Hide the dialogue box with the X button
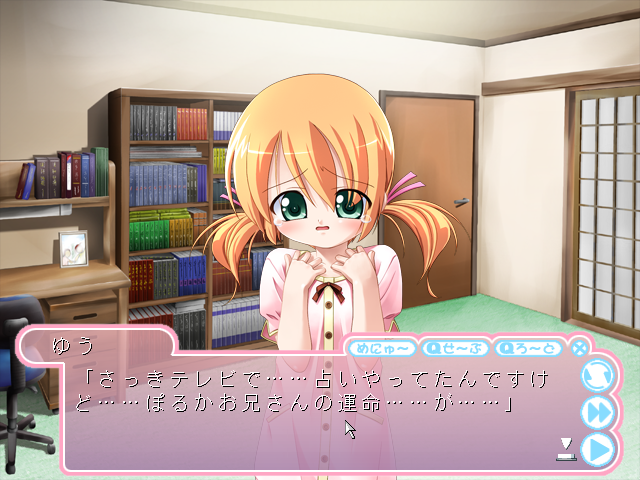Image resolution: width=640 pixels, height=480 pixels. tap(579, 349)
